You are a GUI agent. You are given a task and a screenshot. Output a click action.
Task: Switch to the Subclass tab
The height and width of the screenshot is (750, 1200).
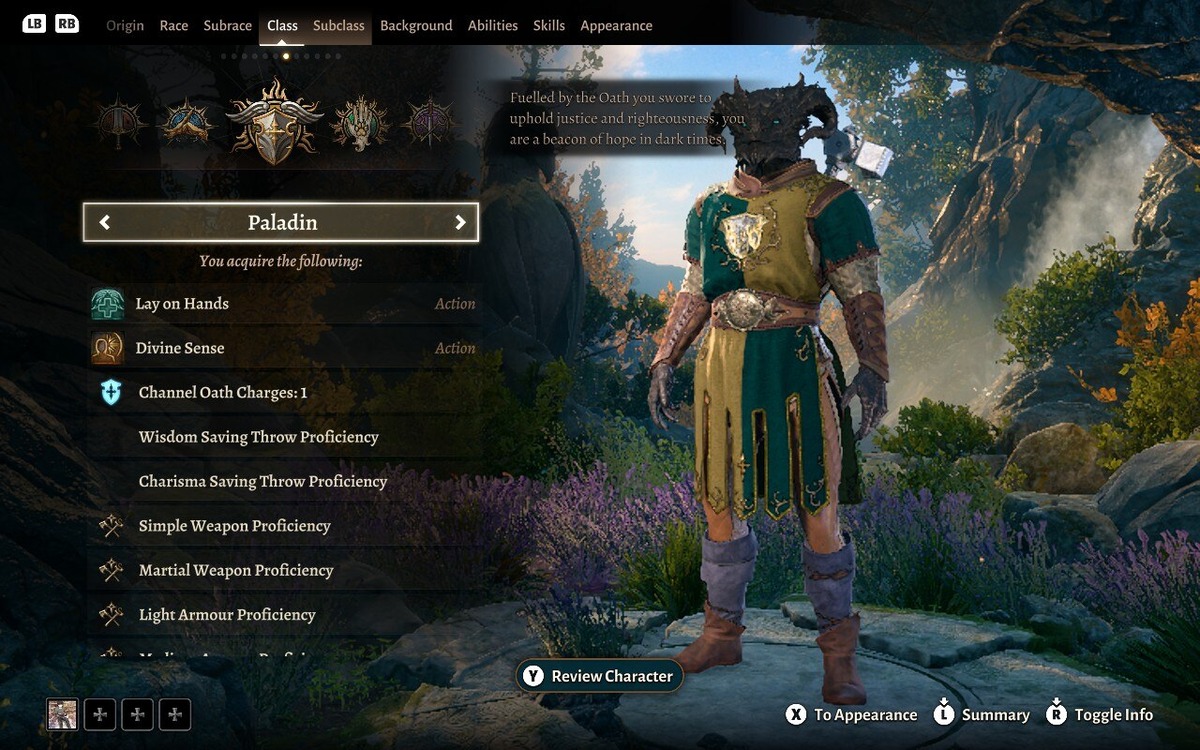tap(338, 26)
